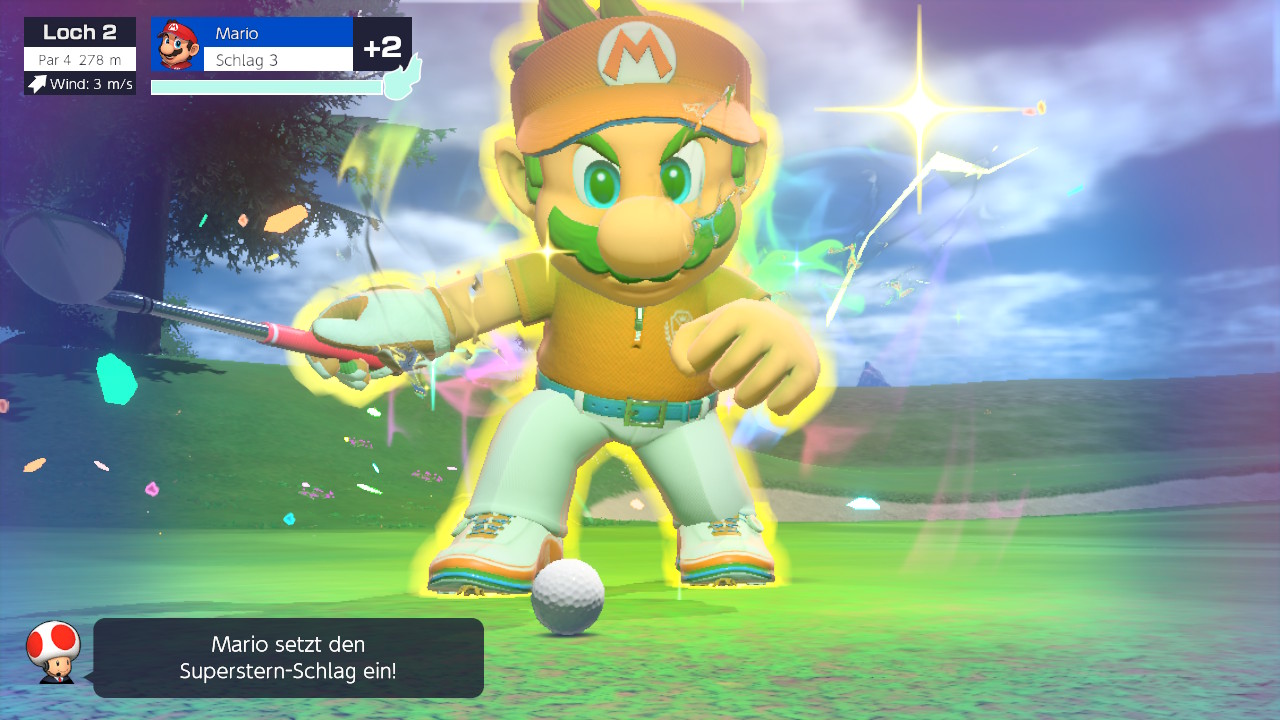Click Mario's portrait in the player panel
The width and height of the screenshot is (1280, 720).
tap(178, 45)
